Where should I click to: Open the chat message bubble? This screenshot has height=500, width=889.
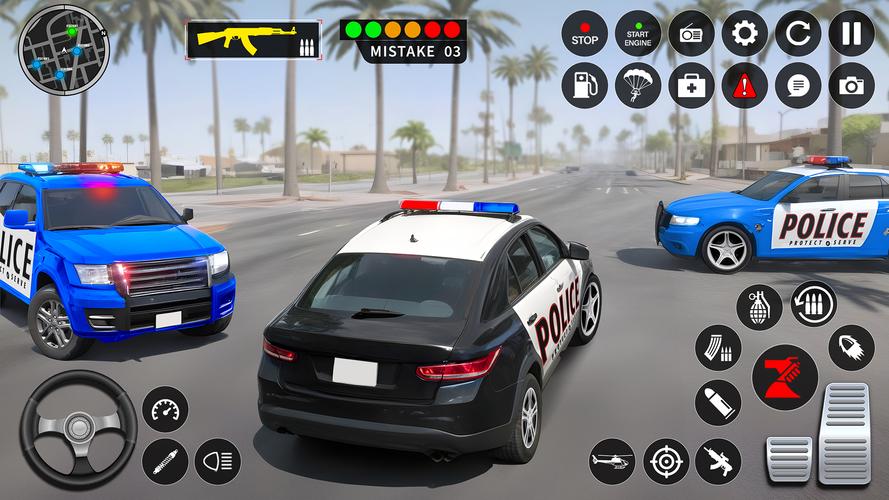[798, 86]
